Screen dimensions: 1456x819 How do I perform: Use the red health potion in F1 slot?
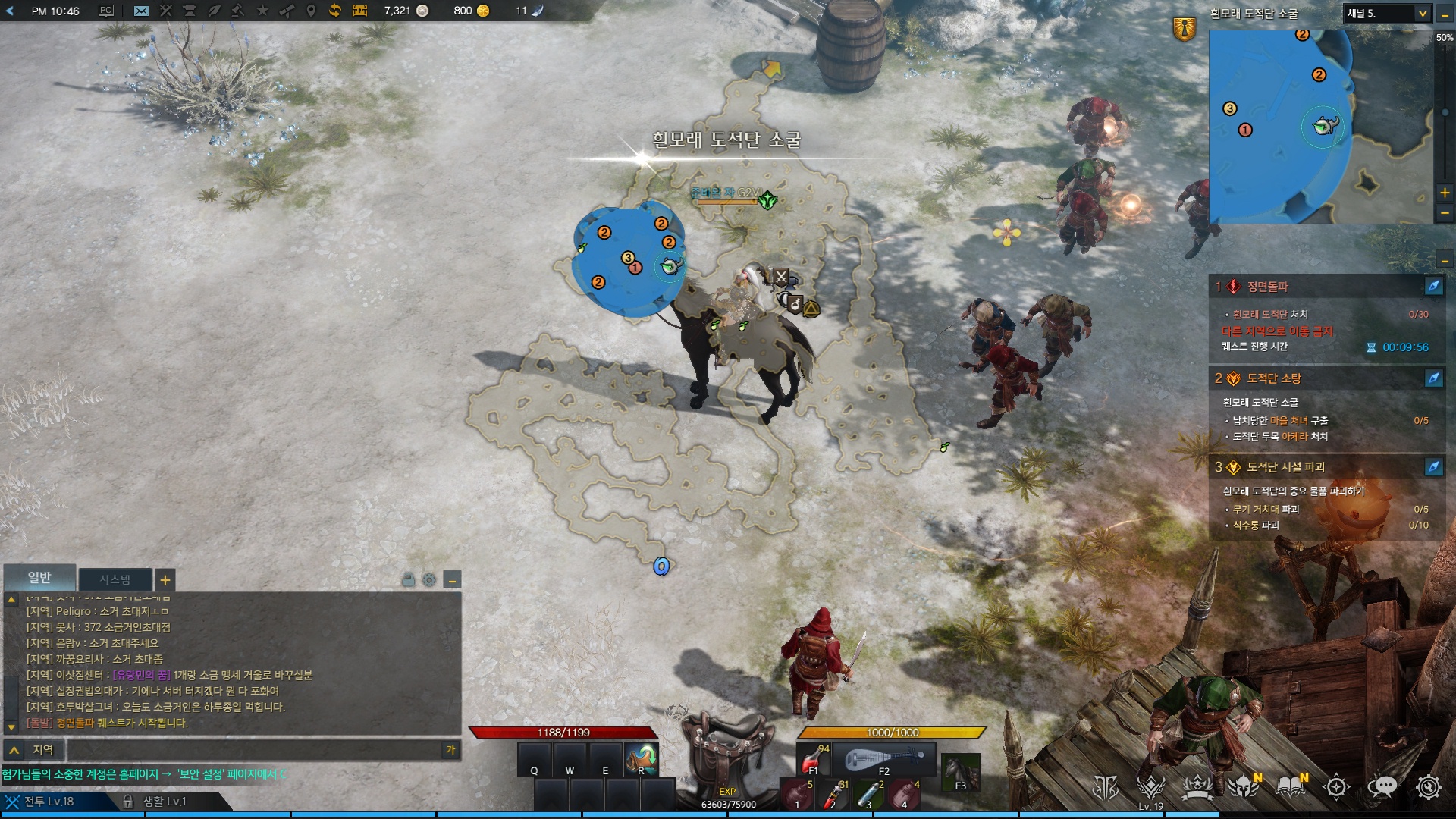click(814, 758)
